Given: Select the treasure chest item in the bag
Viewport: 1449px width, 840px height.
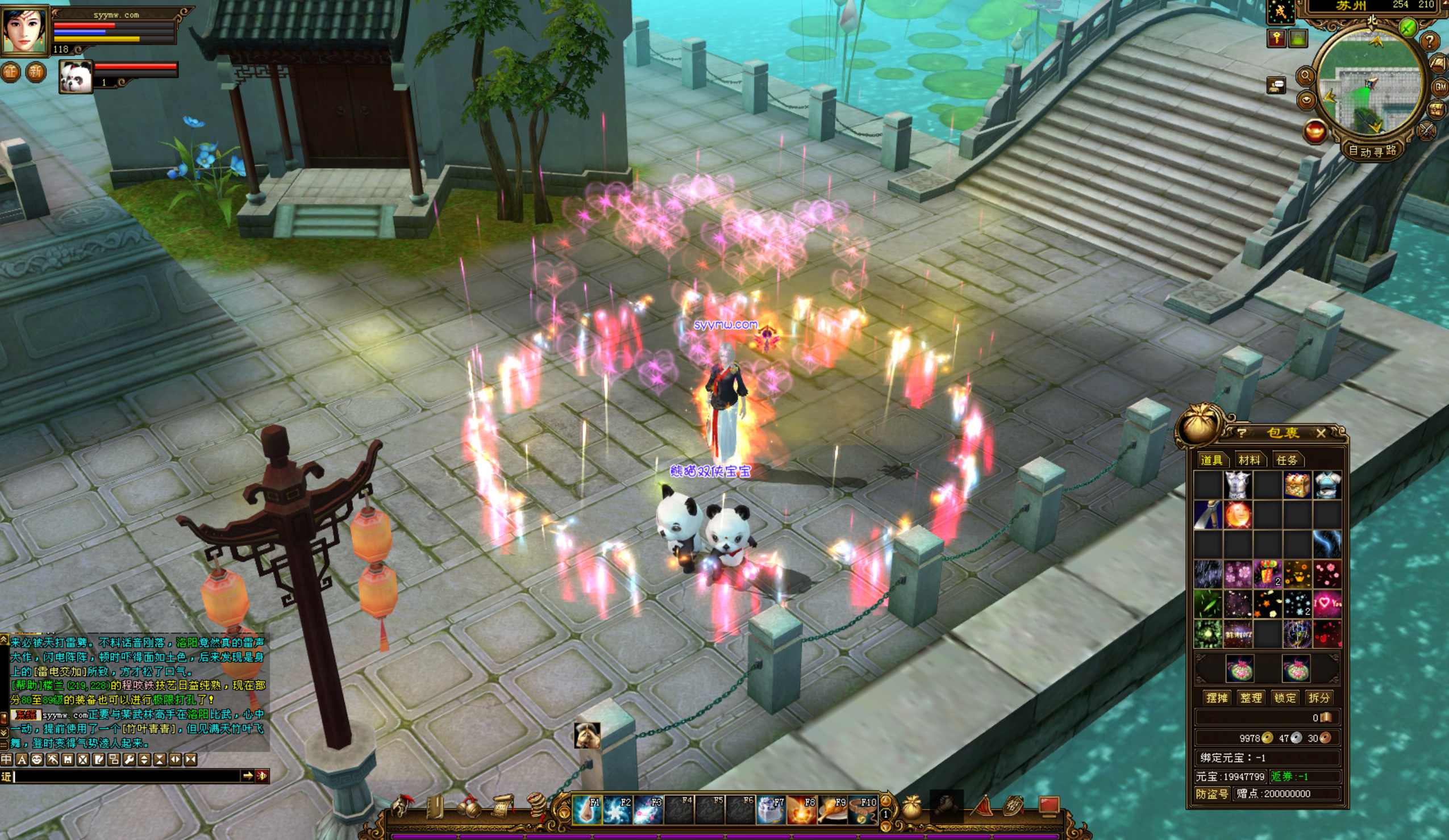Looking at the screenshot, I should coord(1297,485).
